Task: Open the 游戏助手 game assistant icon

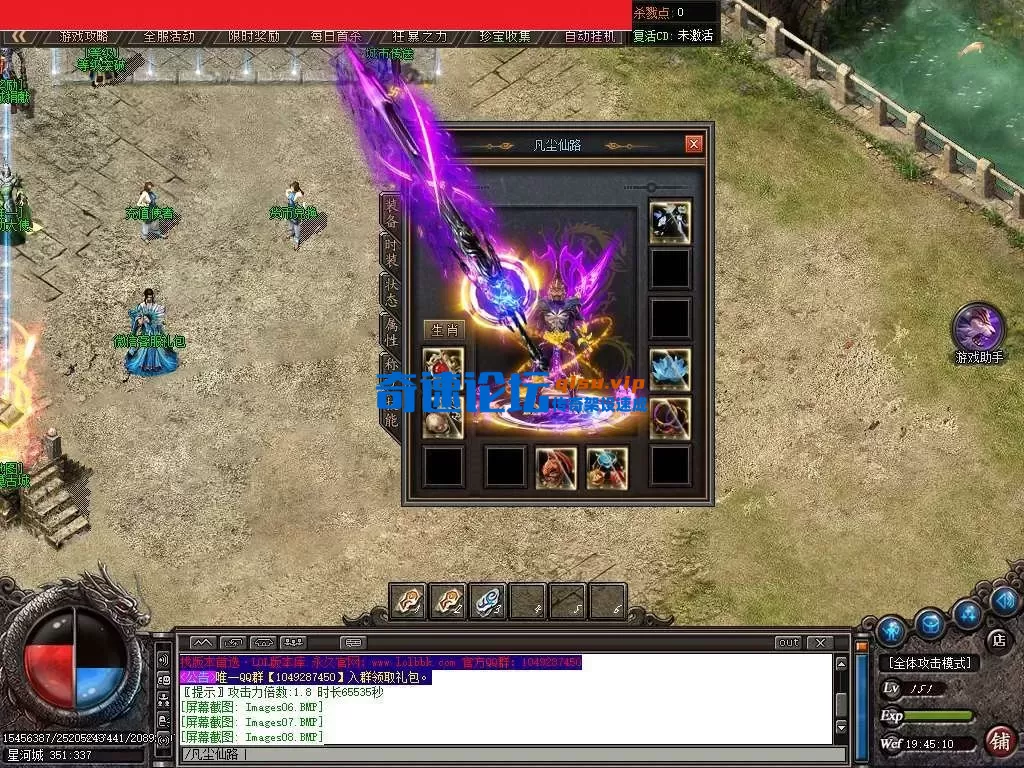Action: pos(979,329)
